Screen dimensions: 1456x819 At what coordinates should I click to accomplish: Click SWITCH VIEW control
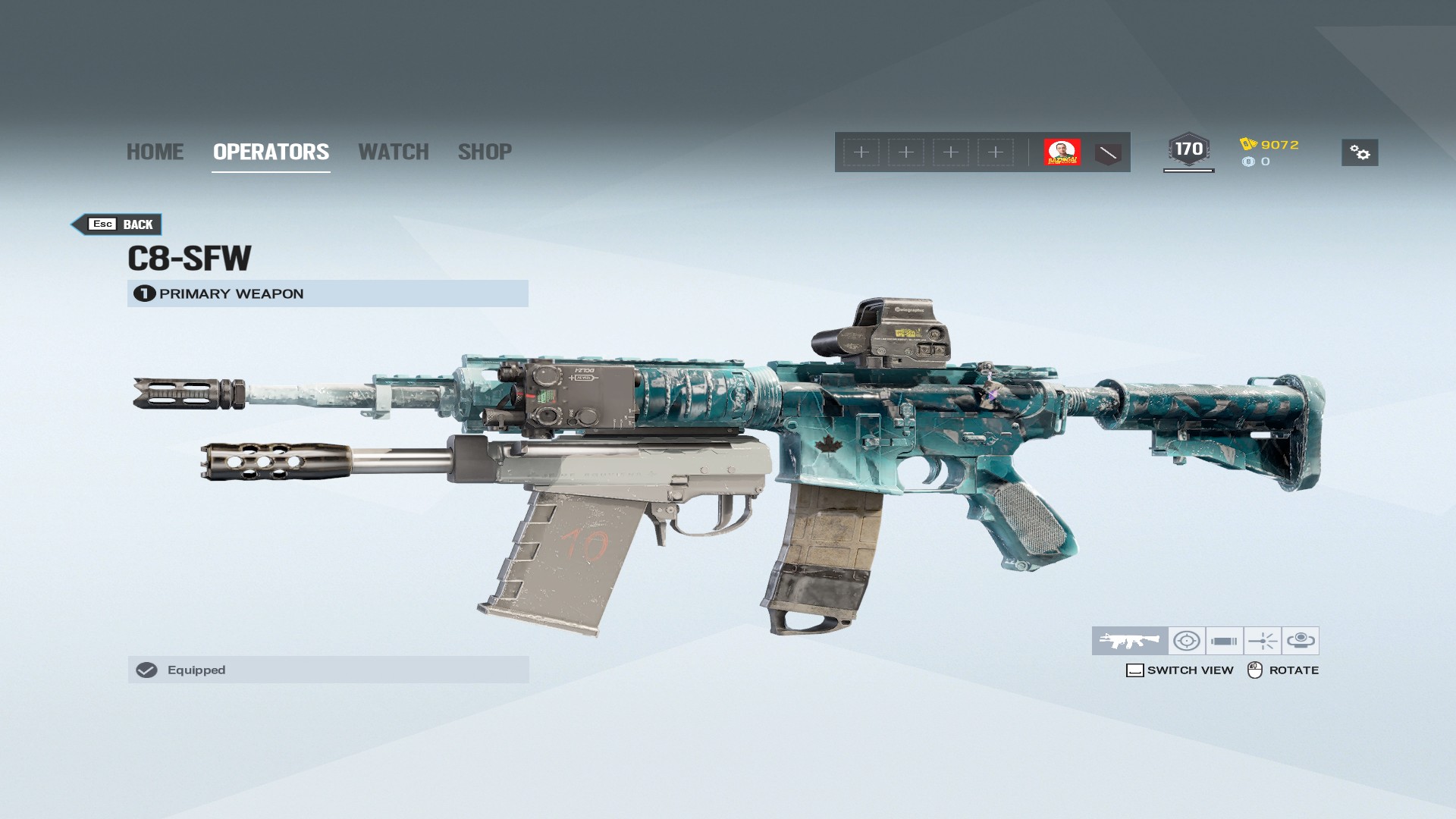[1180, 670]
